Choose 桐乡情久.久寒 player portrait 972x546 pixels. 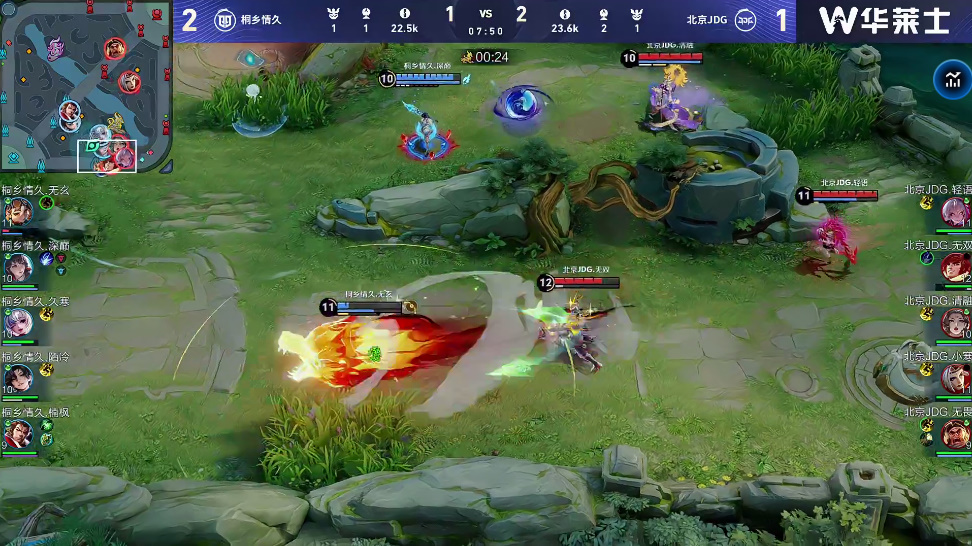coord(18,322)
